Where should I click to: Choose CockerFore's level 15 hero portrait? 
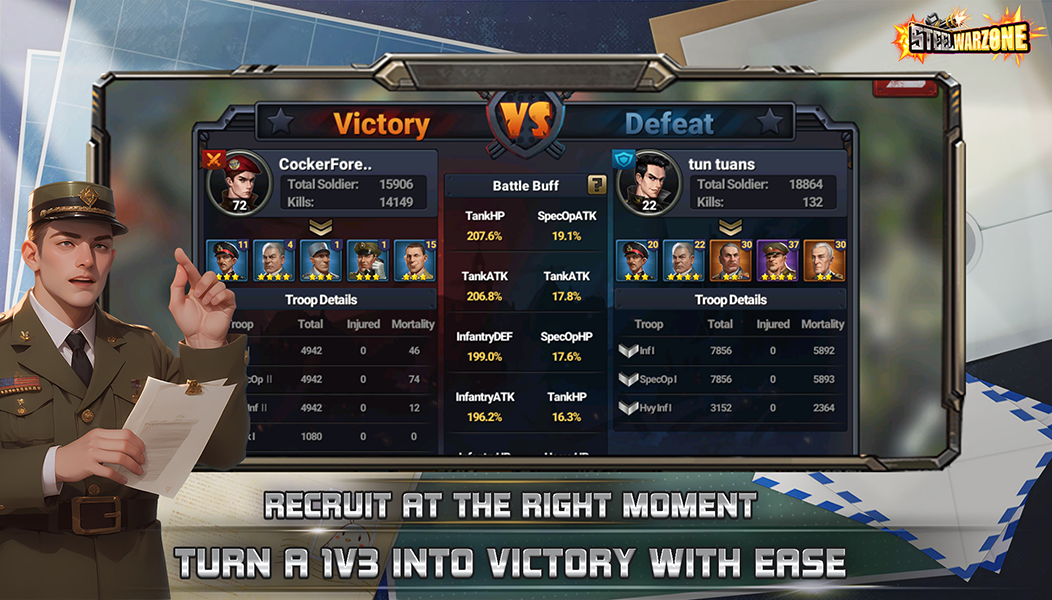[x=414, y=260]
